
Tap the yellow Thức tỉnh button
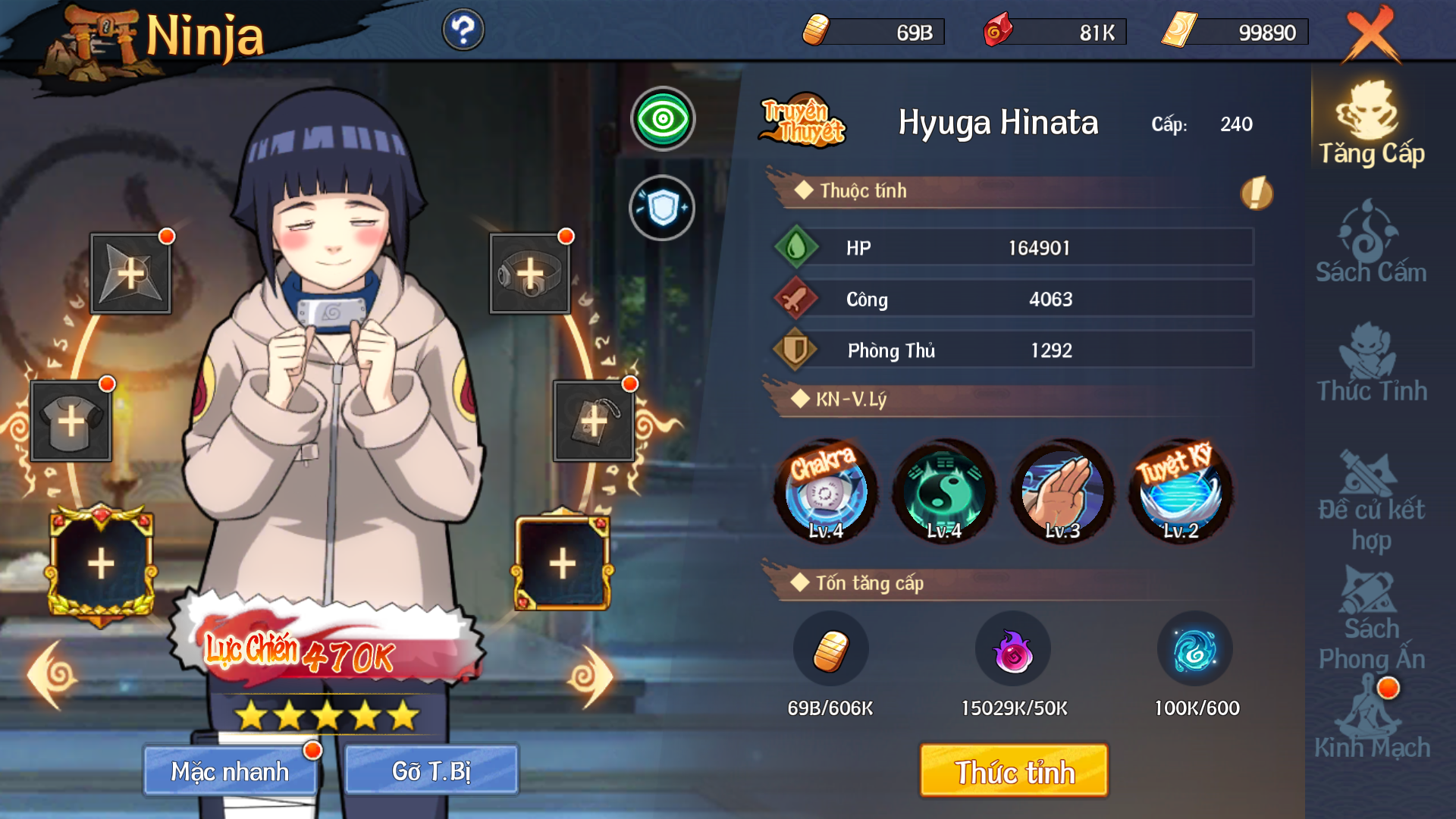click(1014, 771)
